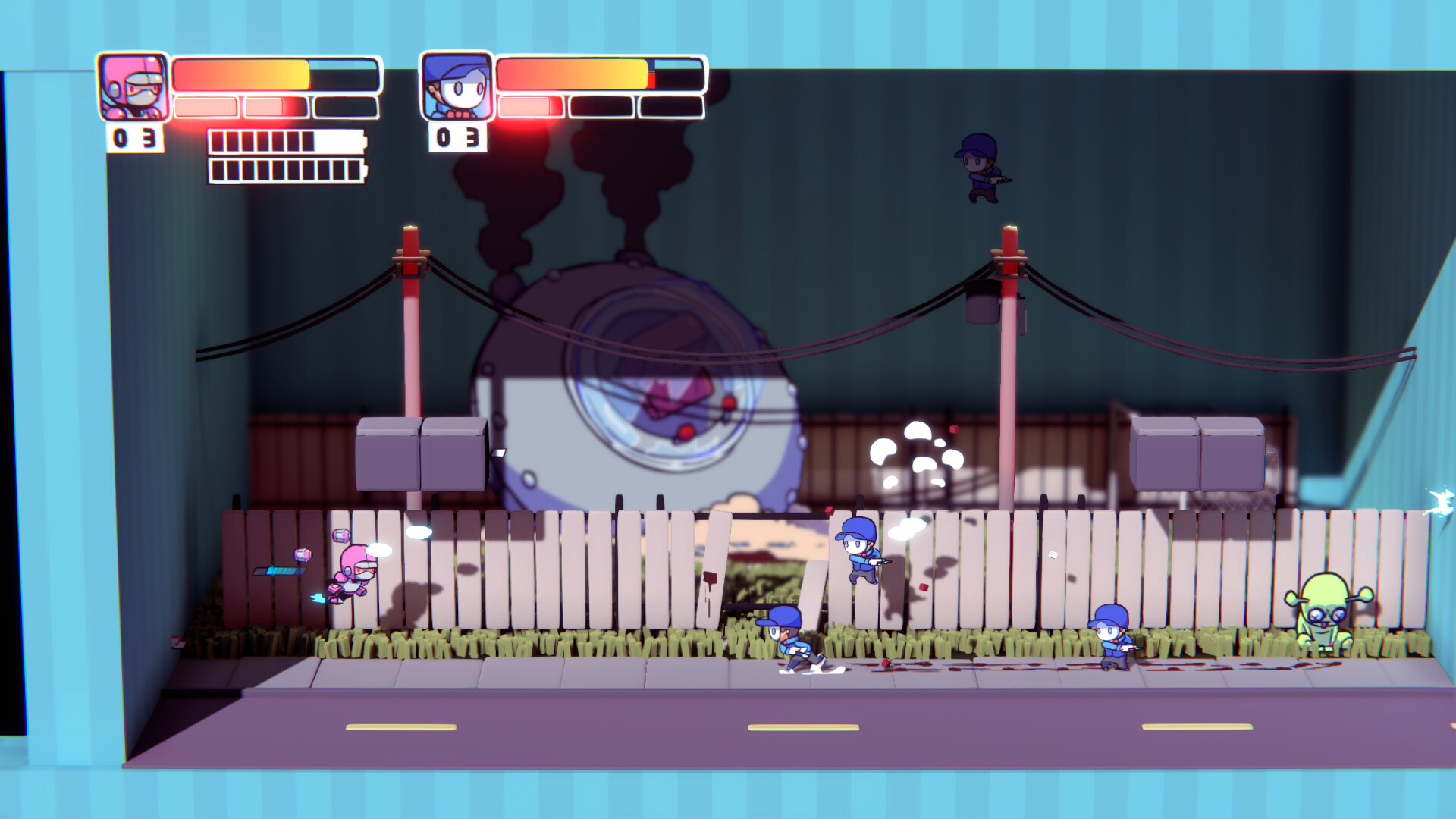Screen dimensions: 1456x819
Task: Click the pink ammo pickup near the pink robot
Action: 340,537
